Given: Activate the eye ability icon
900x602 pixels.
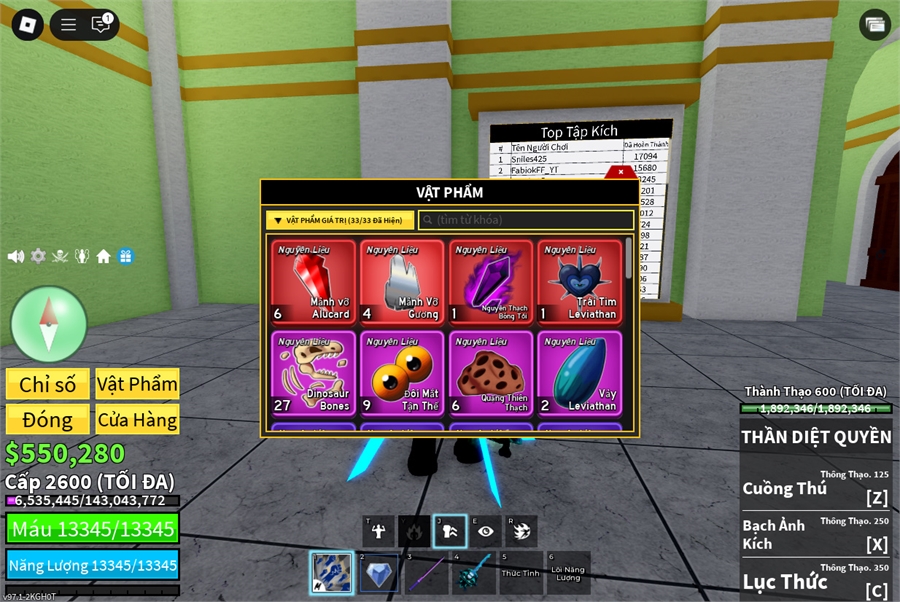Looking at the screenshot, I should tap(485, 531).
